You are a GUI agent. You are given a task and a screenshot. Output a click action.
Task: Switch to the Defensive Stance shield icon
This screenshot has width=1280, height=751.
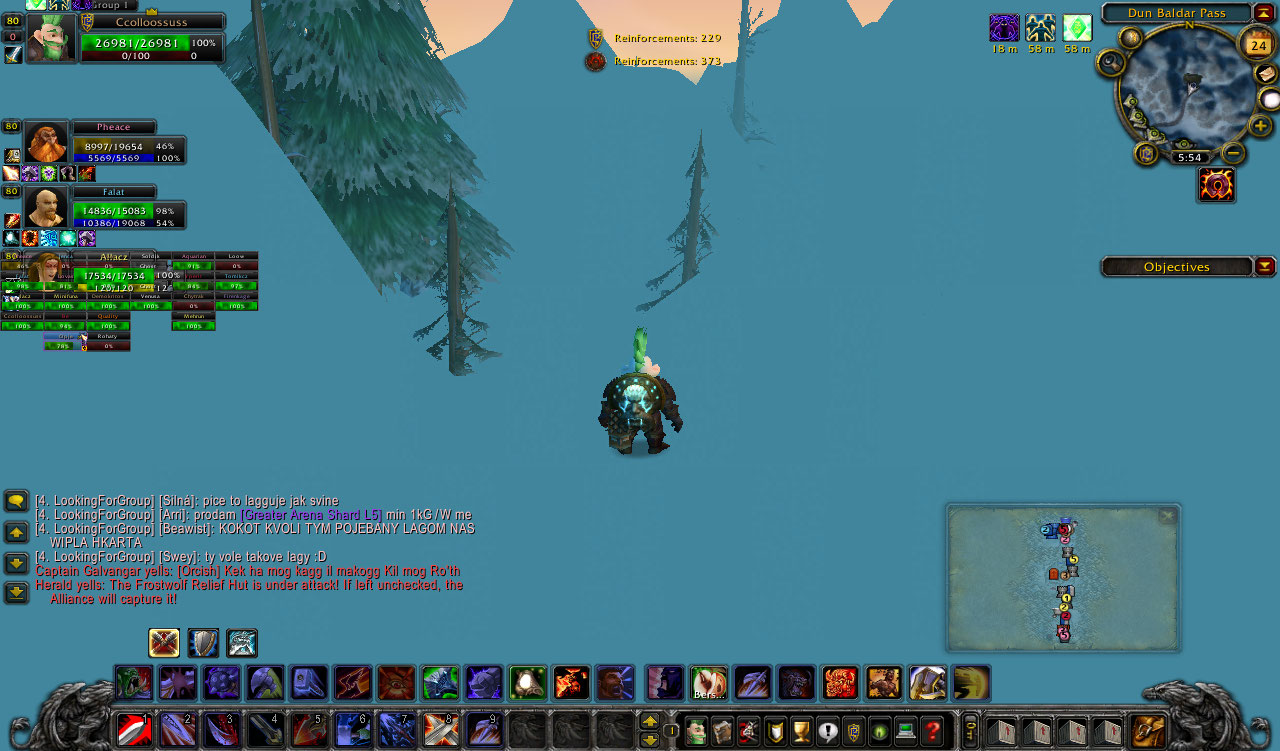203,643
